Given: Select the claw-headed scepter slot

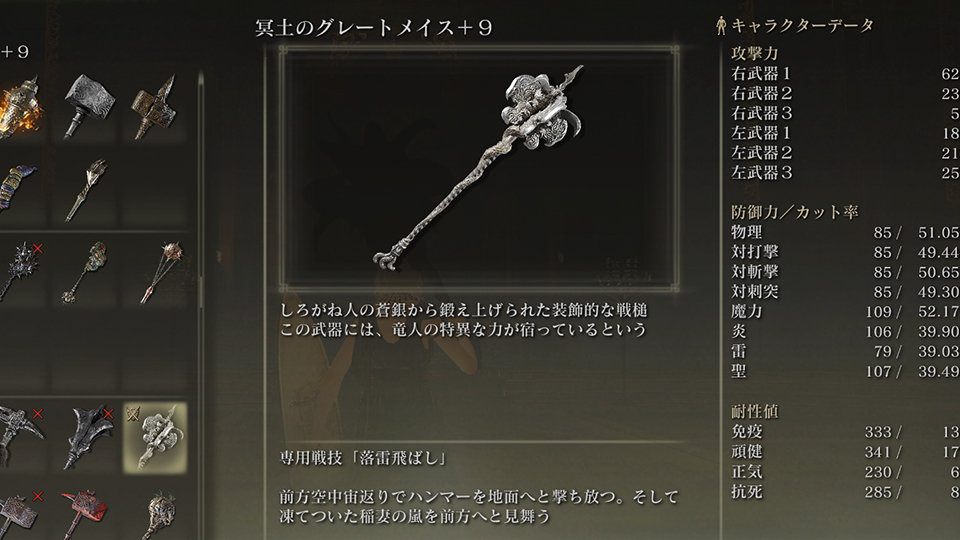Looking at the screenshot, I should pyautogui.click(x=90, y=189).
